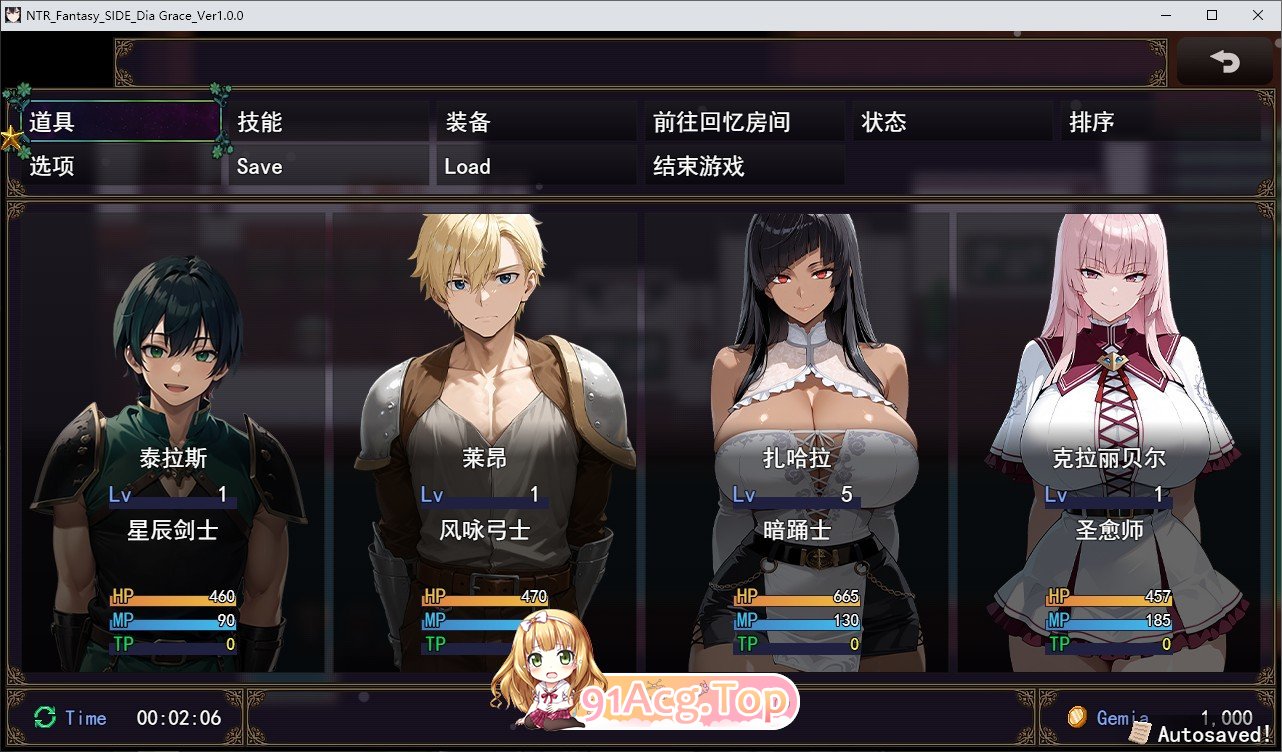Select the 技能 skills entry
Screen dimensions: 1282x752
328,122
